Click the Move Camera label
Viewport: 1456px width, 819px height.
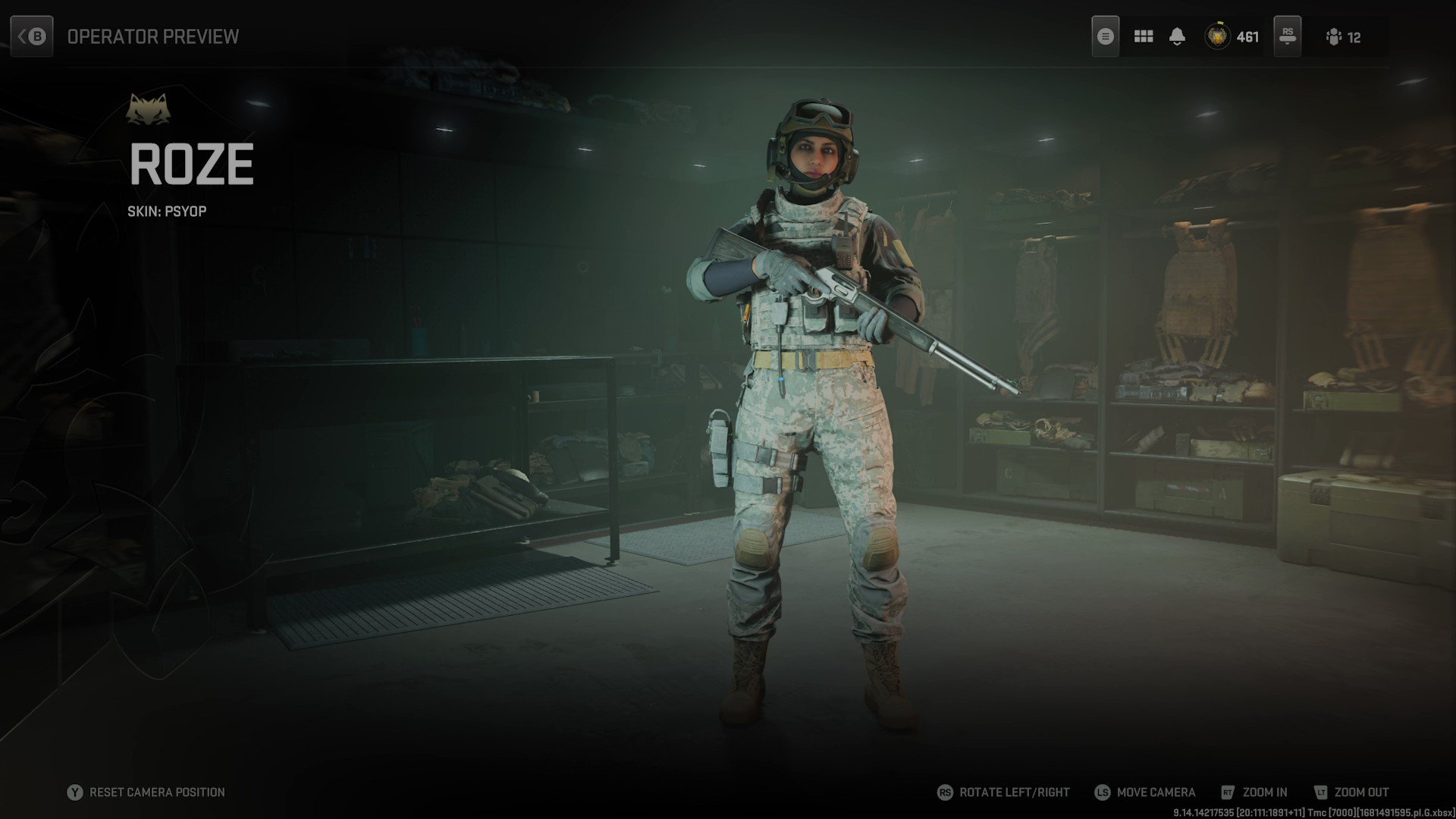(1156, 792)
